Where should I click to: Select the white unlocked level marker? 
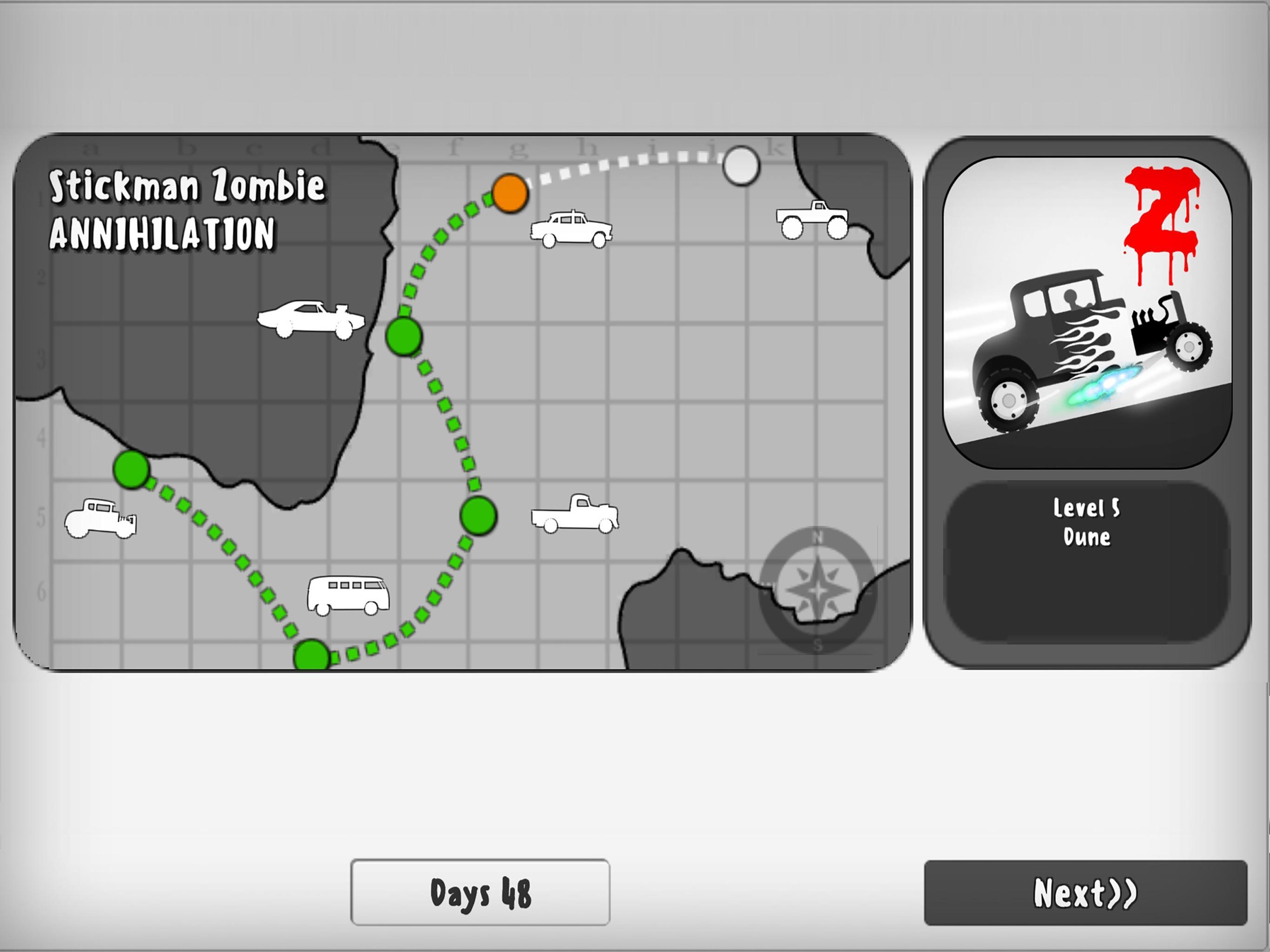(x=742, y=166)
